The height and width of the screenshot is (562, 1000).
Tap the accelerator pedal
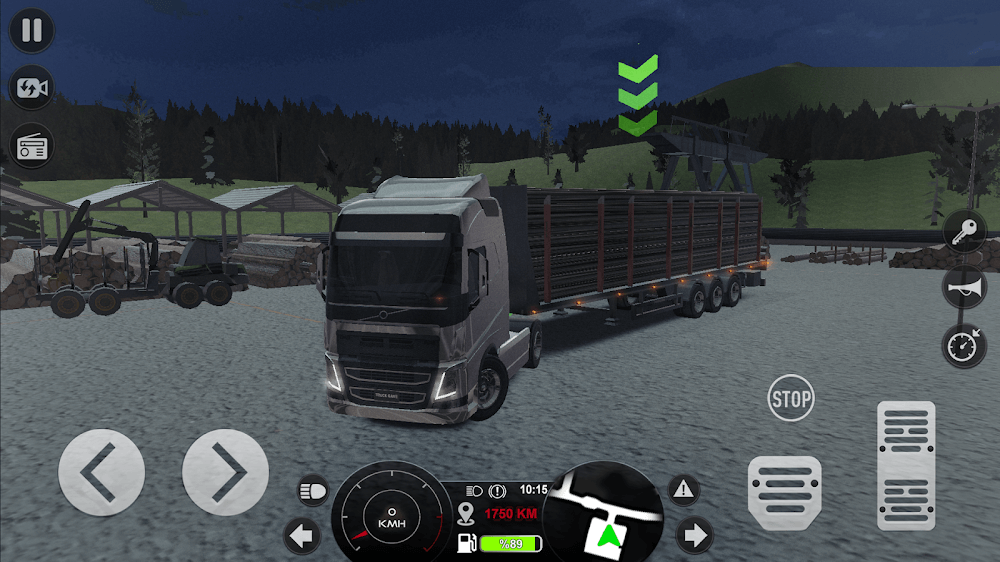coord(906,465)
